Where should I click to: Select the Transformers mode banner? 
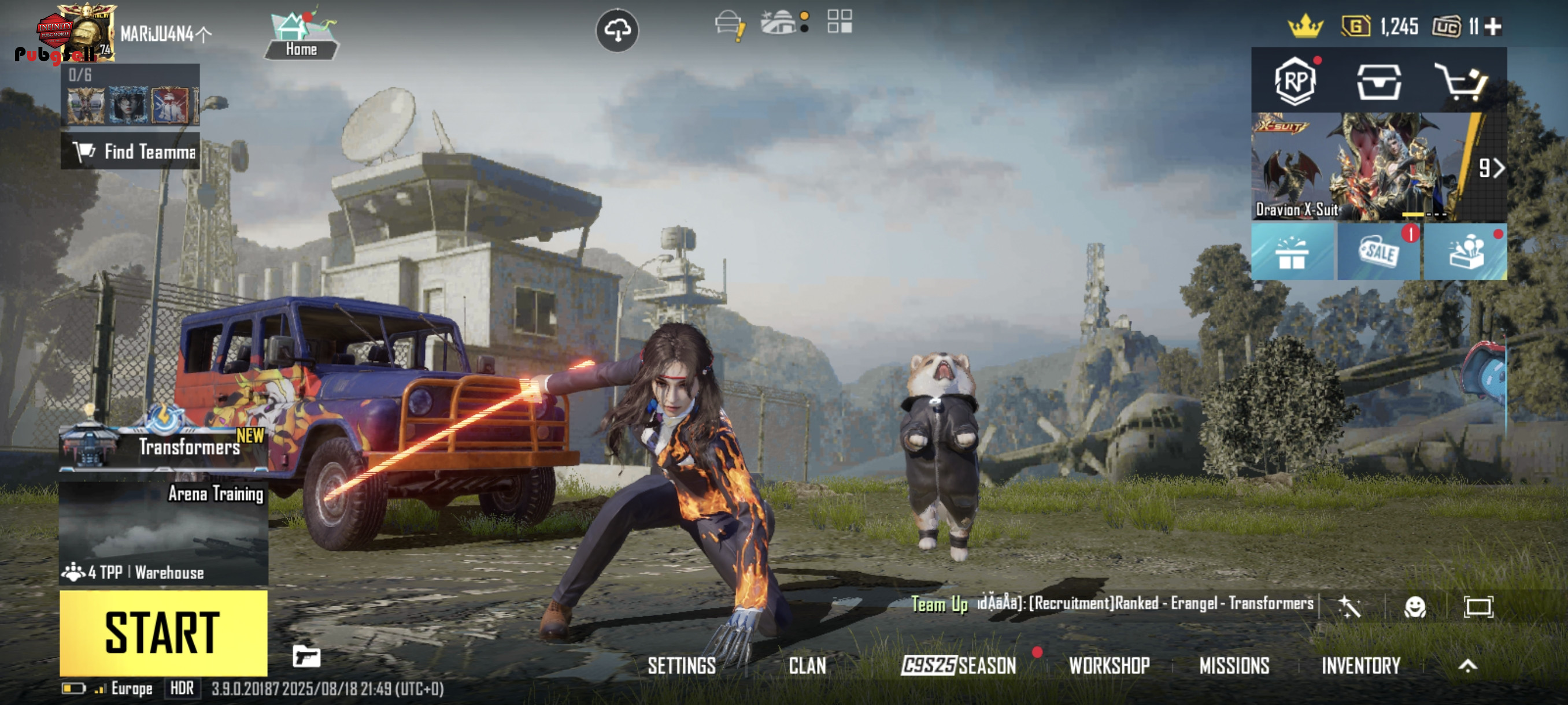(x=163, y=446)
